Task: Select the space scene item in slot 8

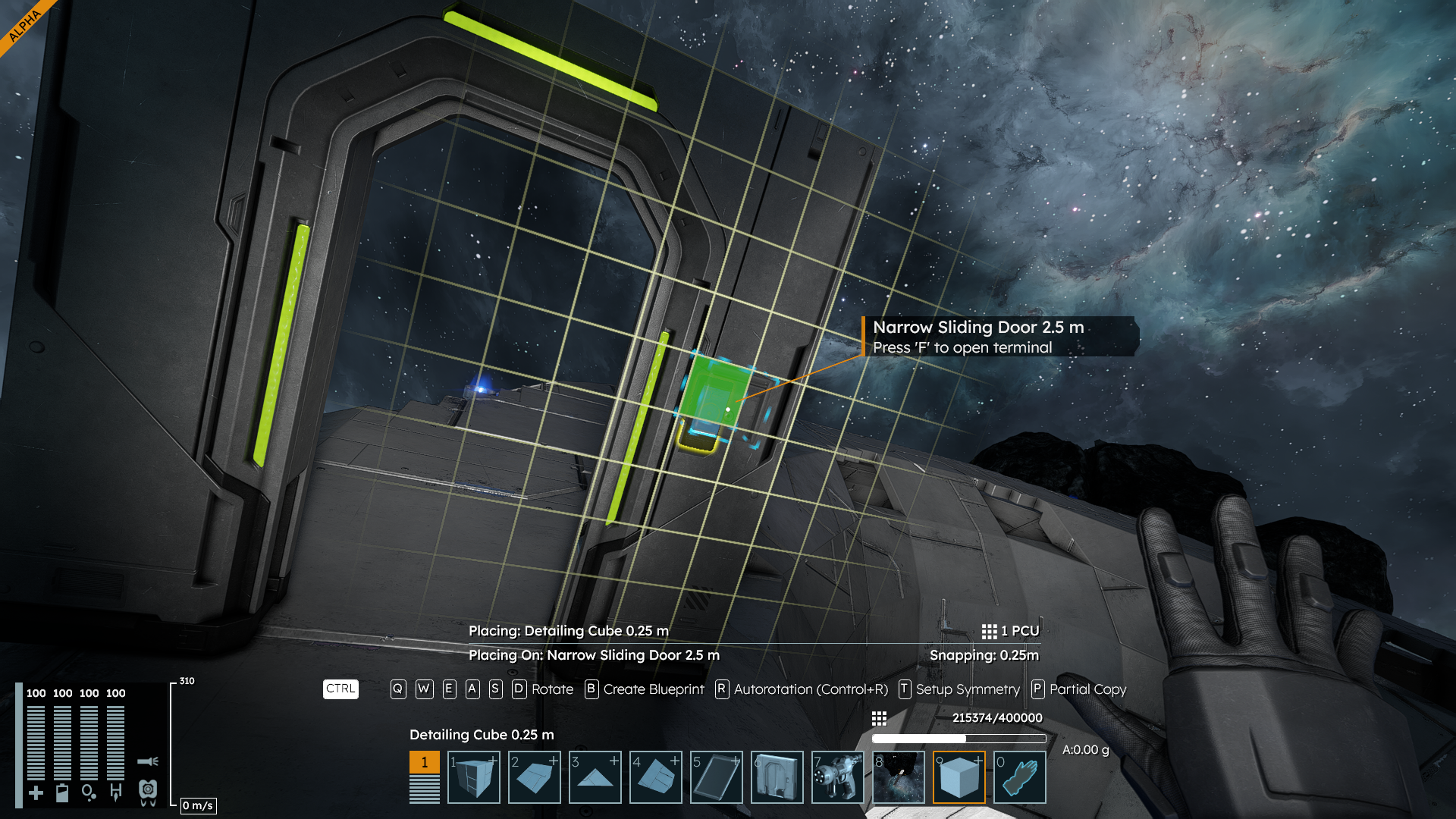Action: click(x=899, y=777)
